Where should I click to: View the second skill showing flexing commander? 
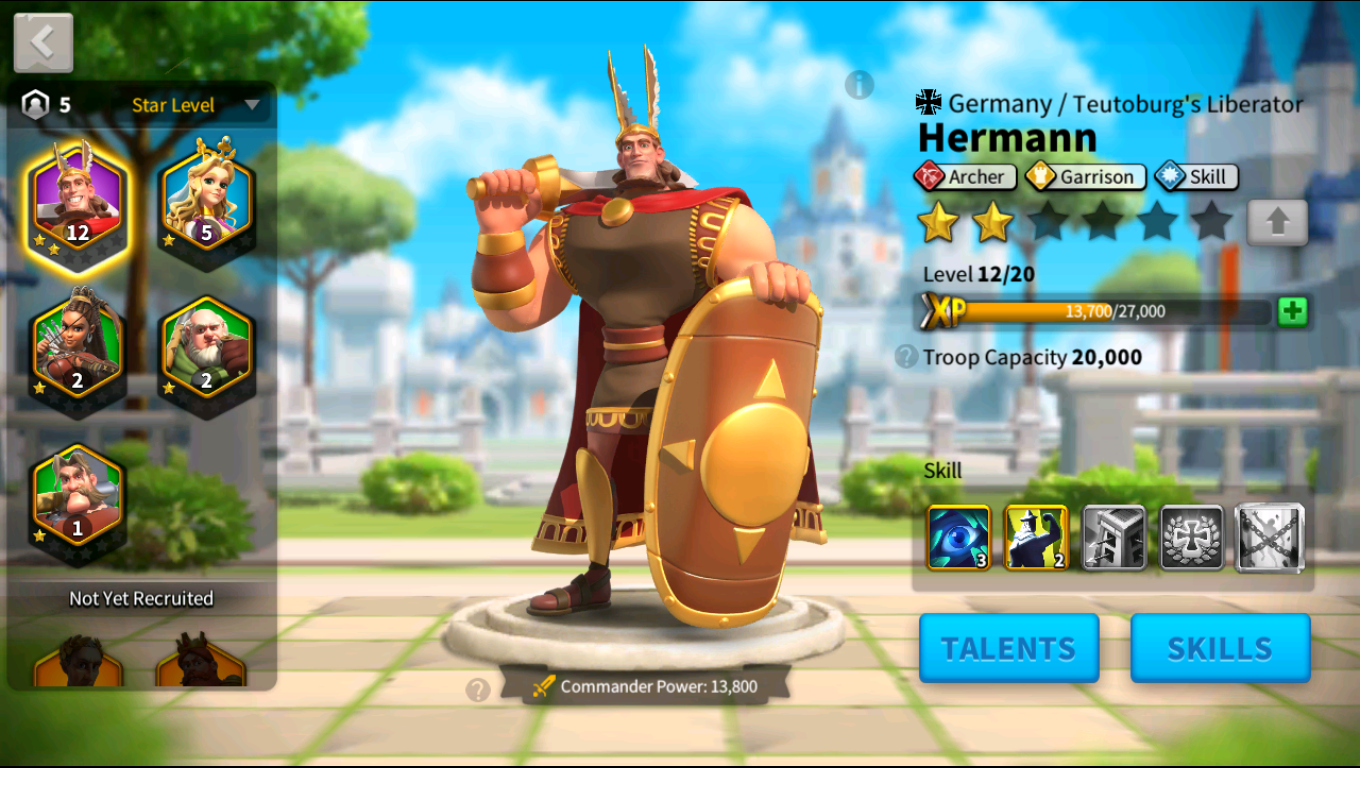click(x=1036, y=538)
